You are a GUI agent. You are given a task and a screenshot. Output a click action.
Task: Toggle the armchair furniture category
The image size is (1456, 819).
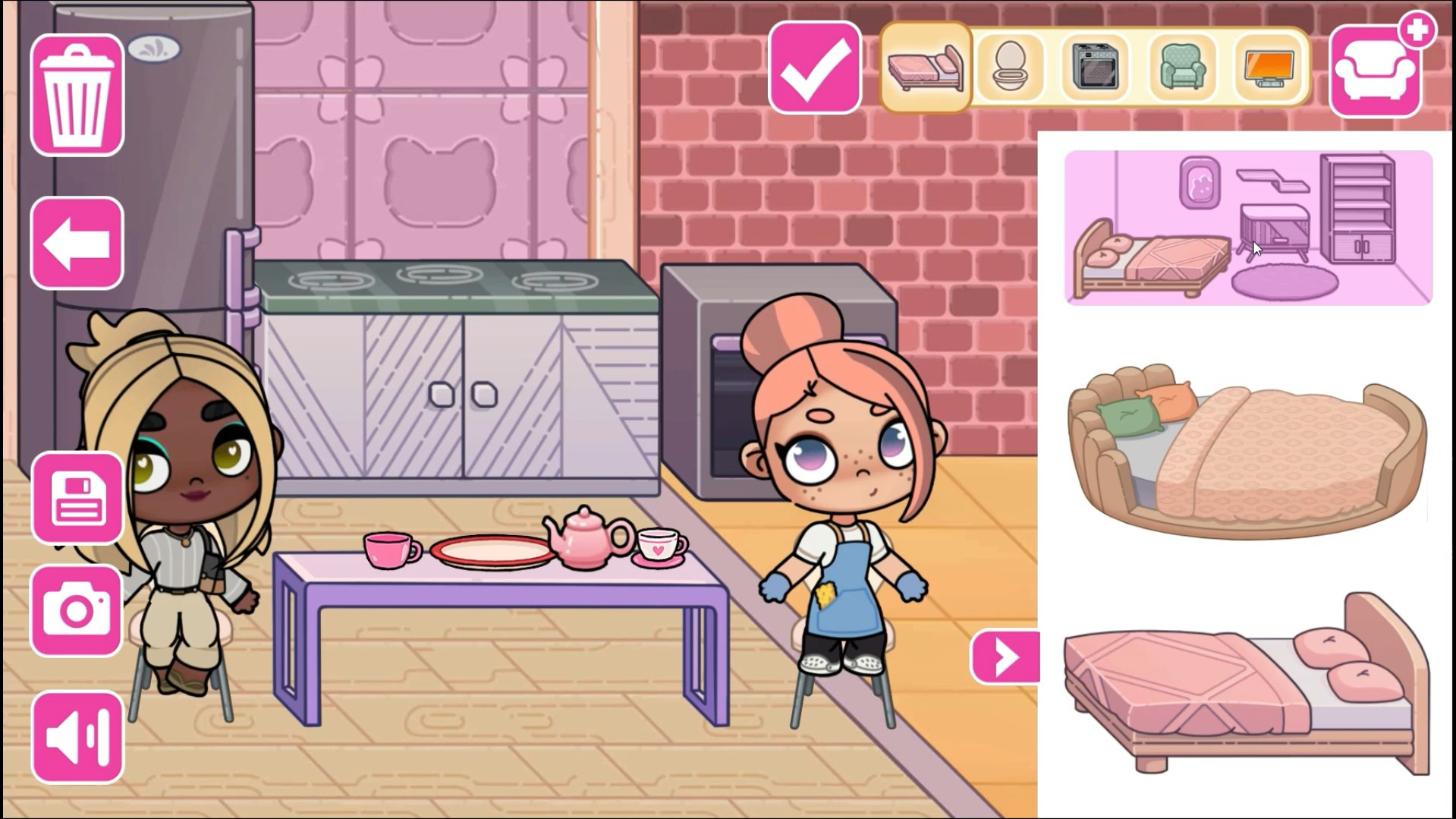pos(1182,67)
